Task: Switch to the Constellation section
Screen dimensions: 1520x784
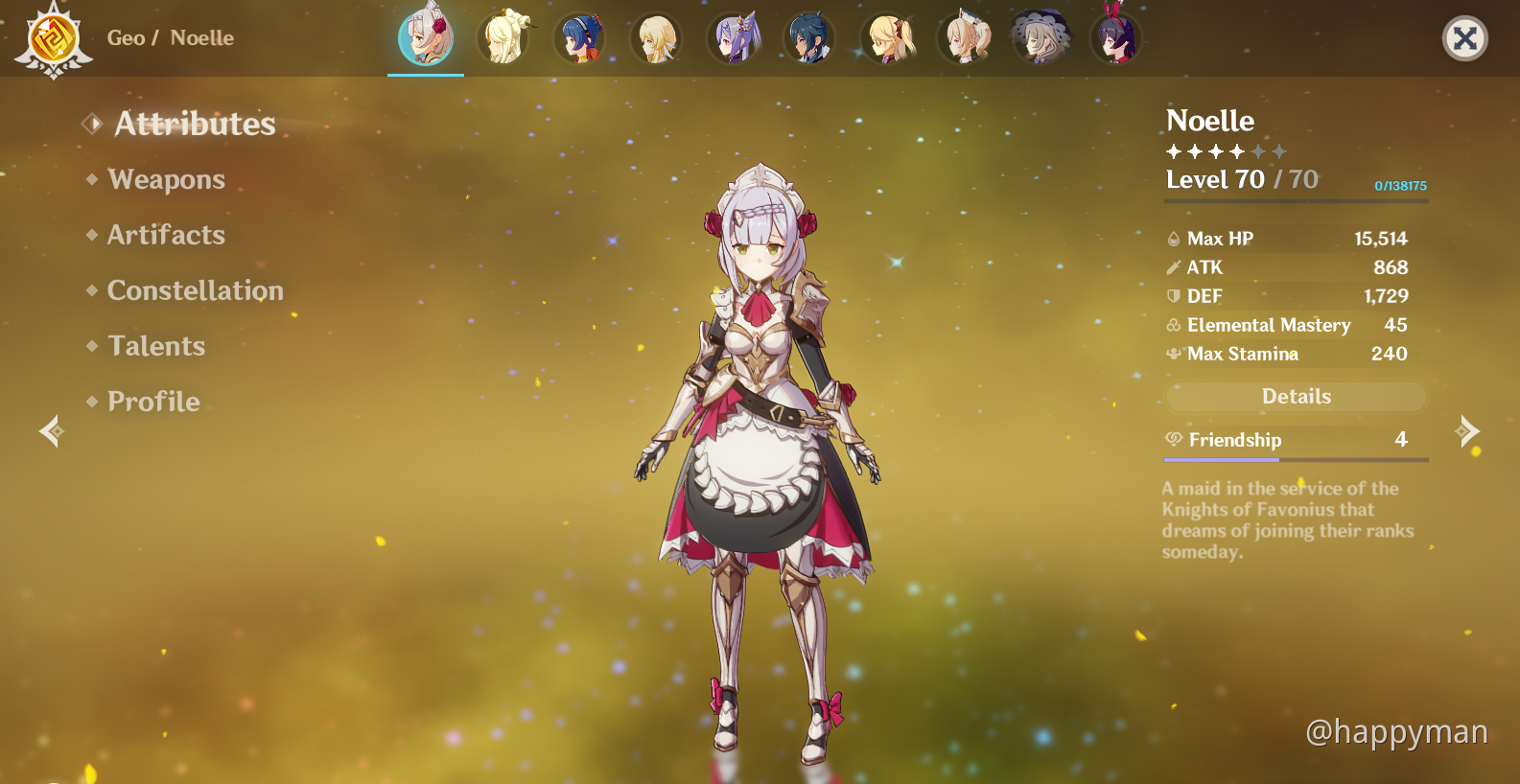Action: click(x=195, y=290)
